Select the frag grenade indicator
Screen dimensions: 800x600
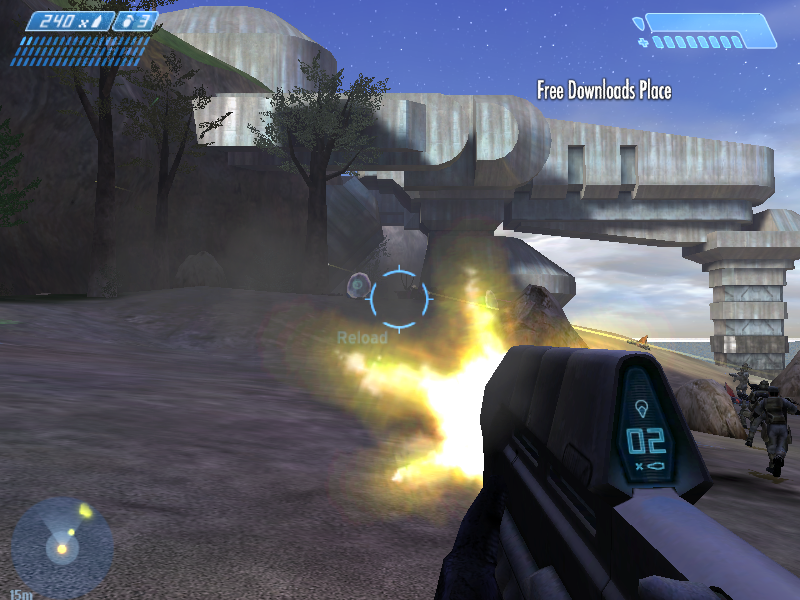coord(132,21)
